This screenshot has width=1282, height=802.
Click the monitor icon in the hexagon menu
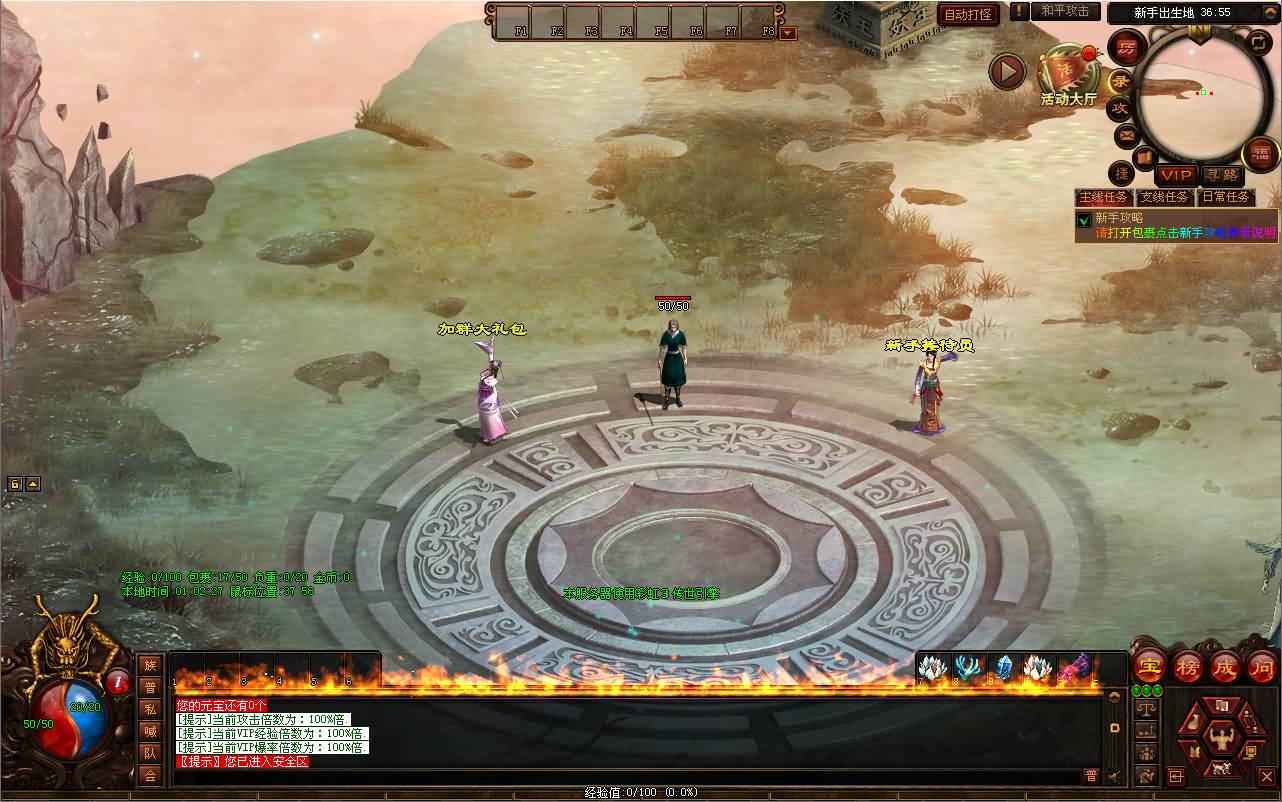pos(1251,751)
